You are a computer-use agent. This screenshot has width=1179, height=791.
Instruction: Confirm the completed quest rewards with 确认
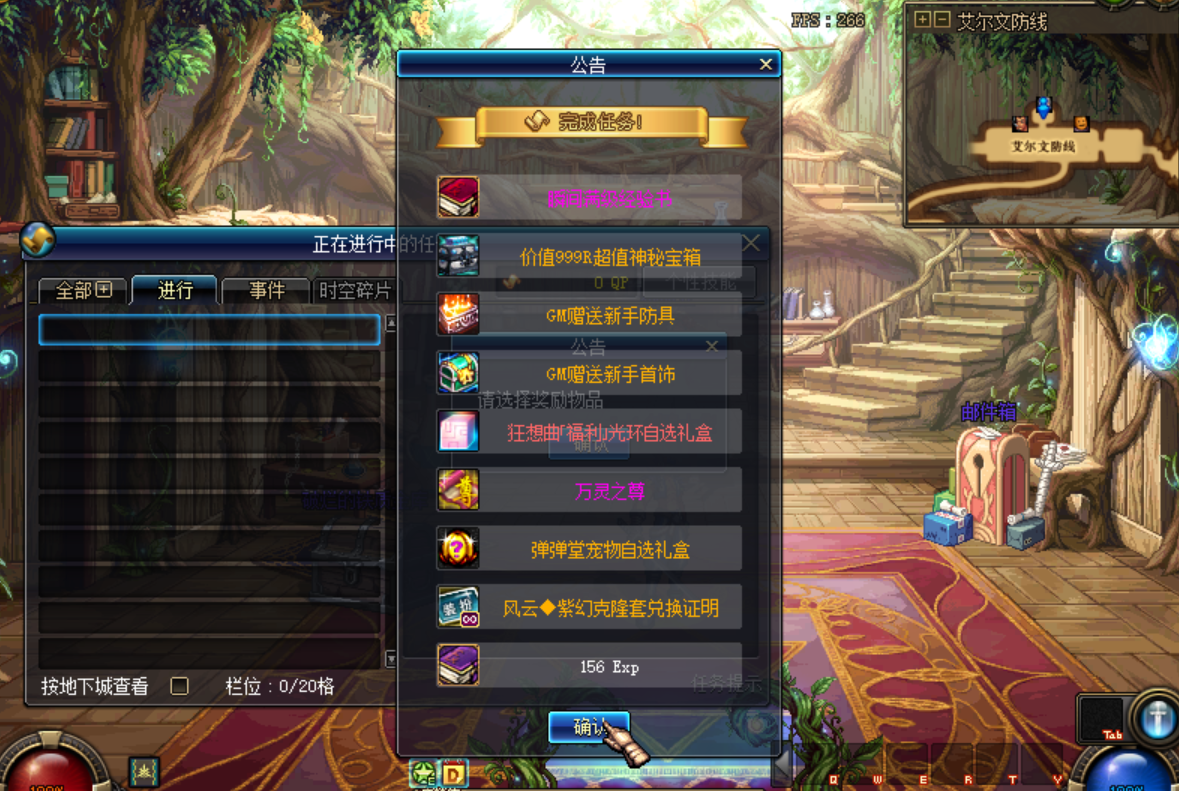(x=588, y=727)
